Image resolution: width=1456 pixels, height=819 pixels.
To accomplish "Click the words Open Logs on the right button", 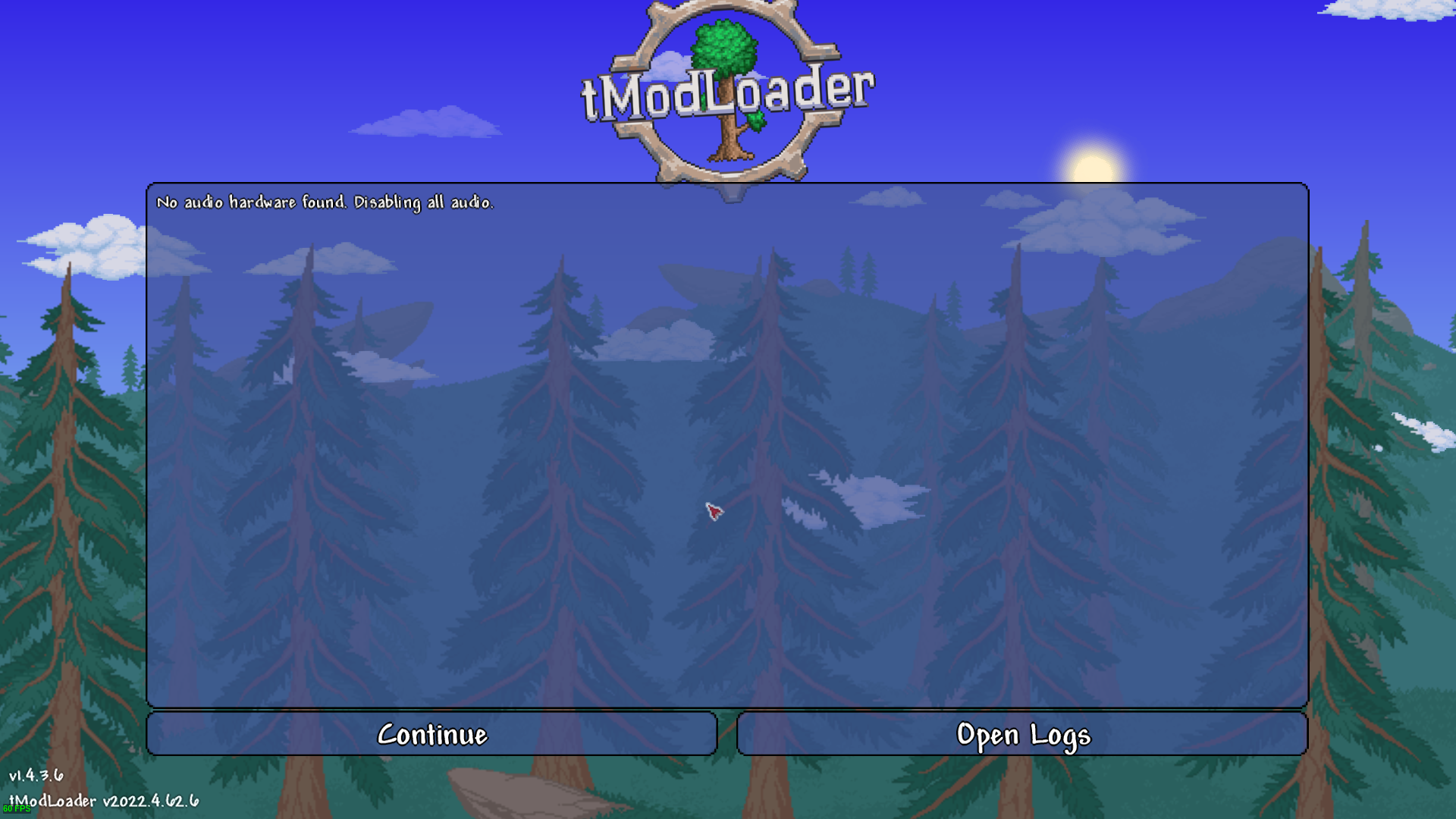I will pos(1024,734).
